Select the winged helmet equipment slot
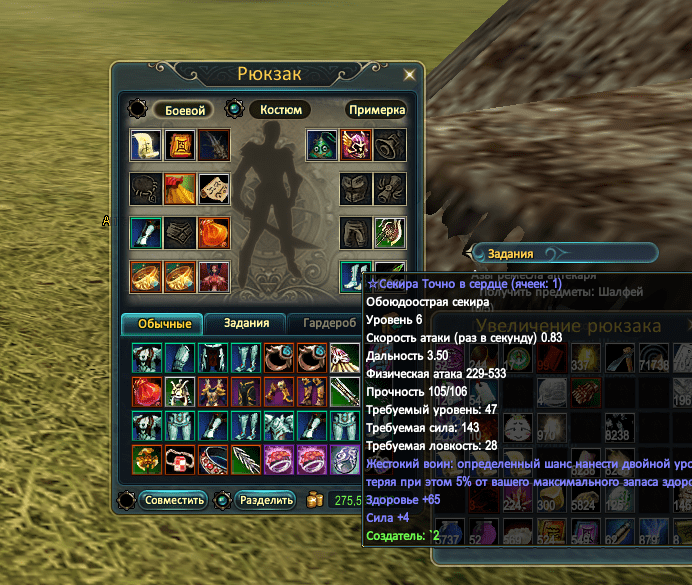Image resolution: width=692 pixels, height=585 pixels. point(355,146)
